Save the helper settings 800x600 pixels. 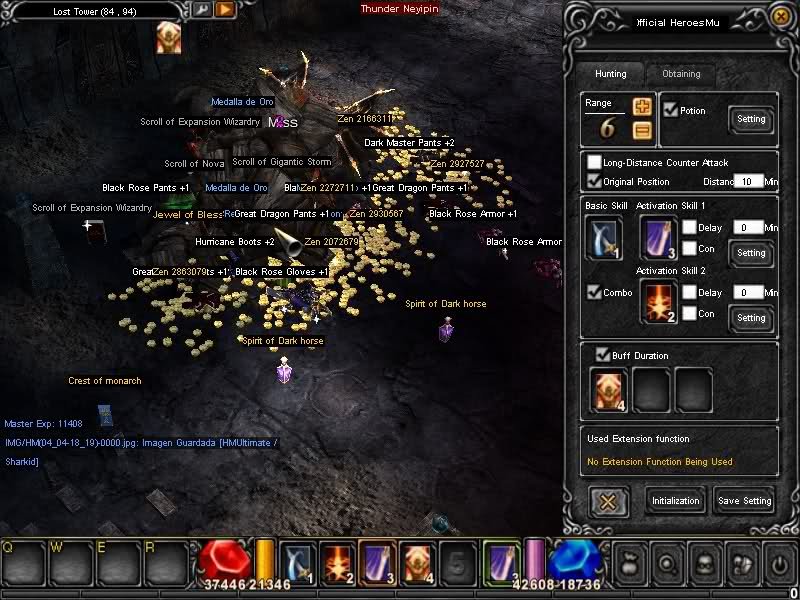pos(744,501)
